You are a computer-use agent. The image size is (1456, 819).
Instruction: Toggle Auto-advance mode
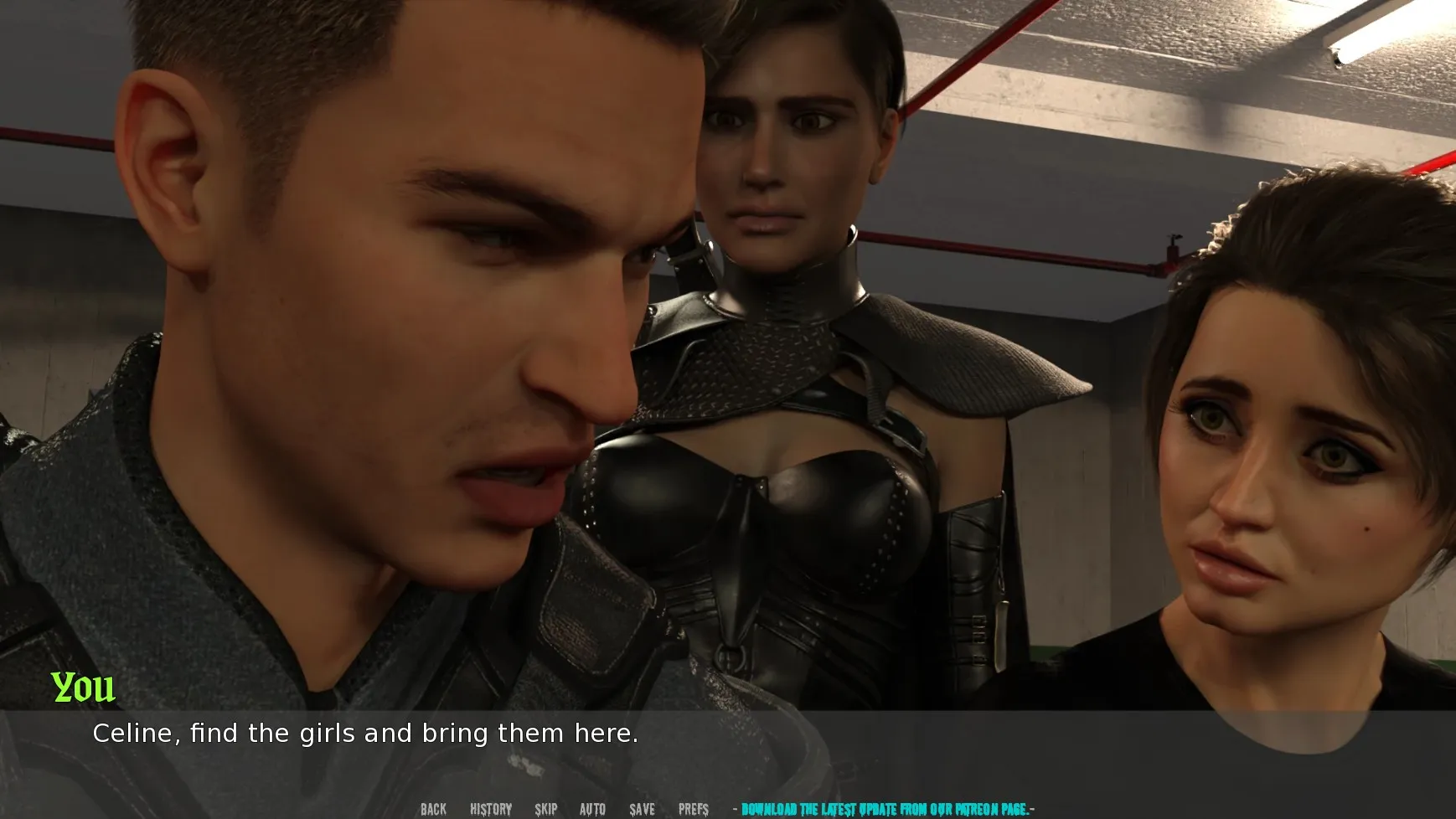(x=592, y=809)
